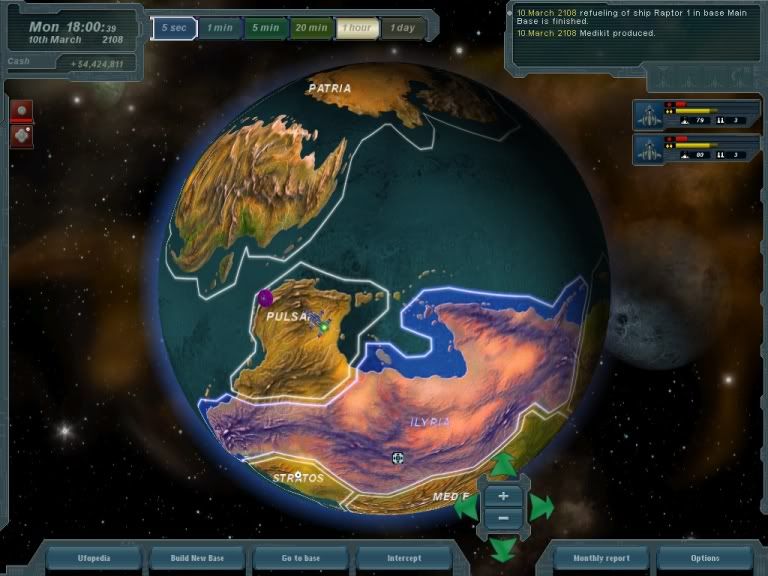Activate the 1 hour time speed

[357, 28]
